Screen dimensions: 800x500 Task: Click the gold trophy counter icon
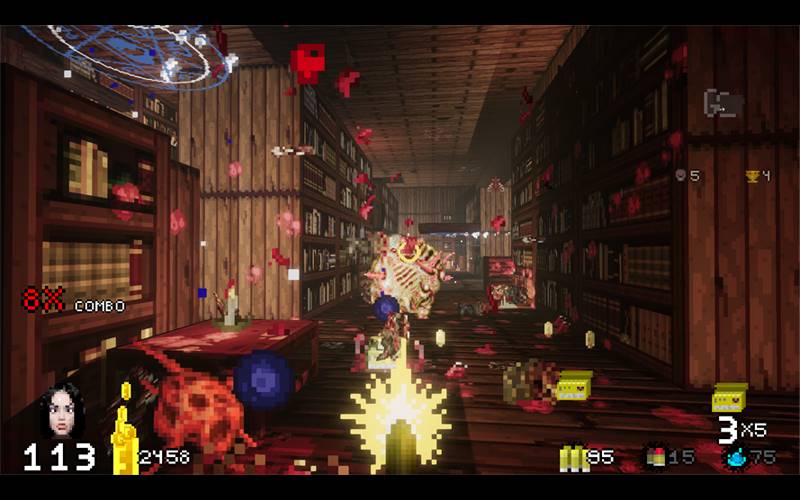point(752,176)
